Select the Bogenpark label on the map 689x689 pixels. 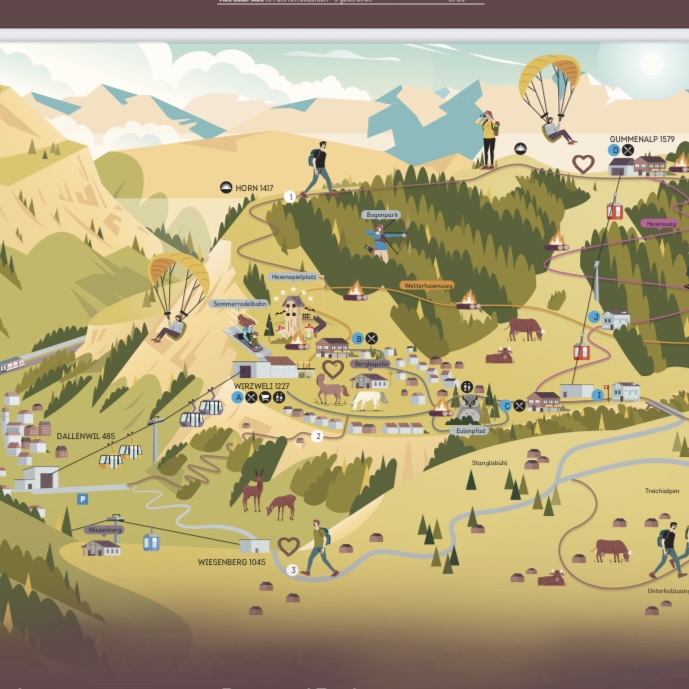(381, 215)
